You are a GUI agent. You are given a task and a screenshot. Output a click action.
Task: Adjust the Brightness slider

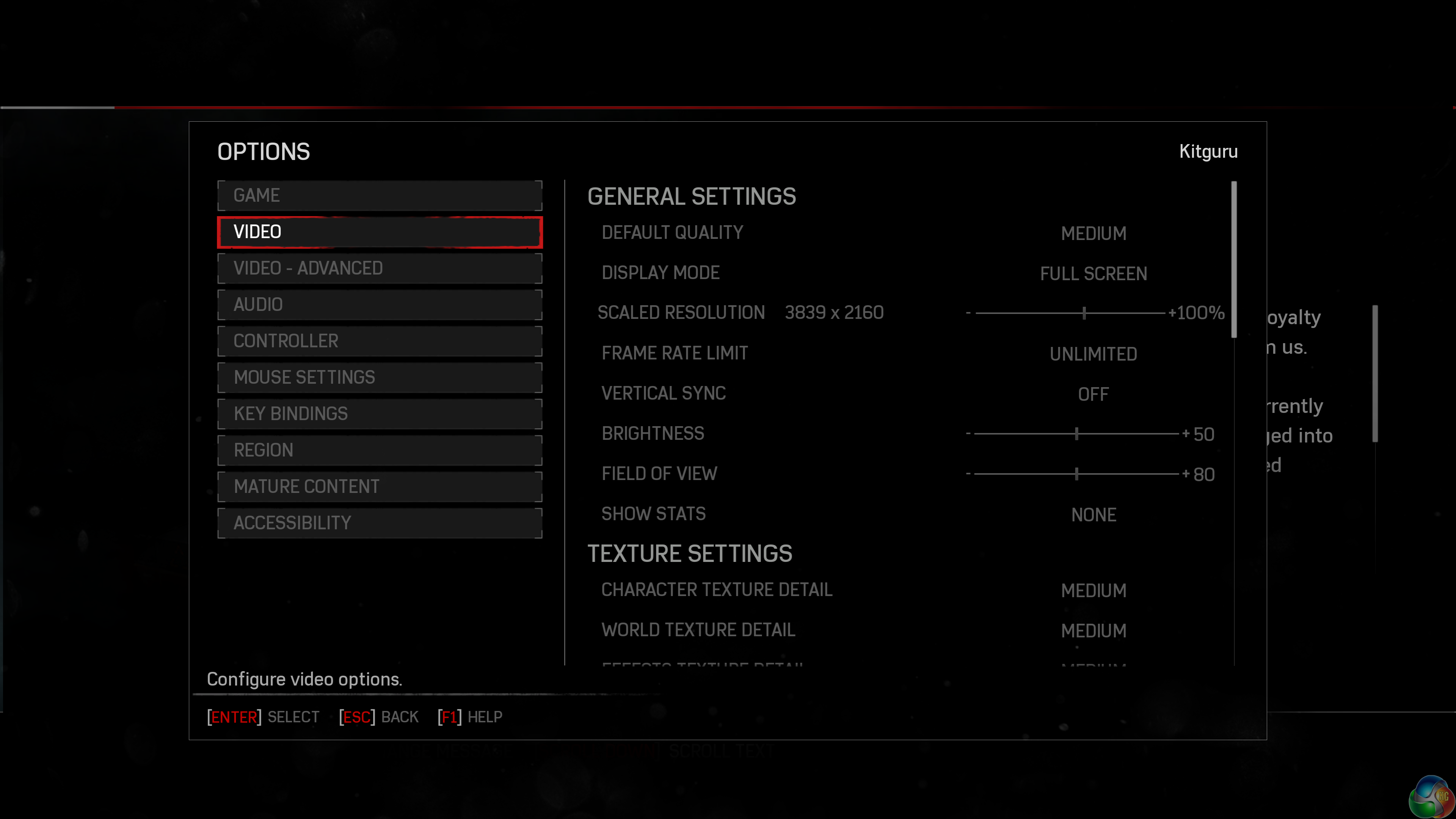tap(1076, 434)
